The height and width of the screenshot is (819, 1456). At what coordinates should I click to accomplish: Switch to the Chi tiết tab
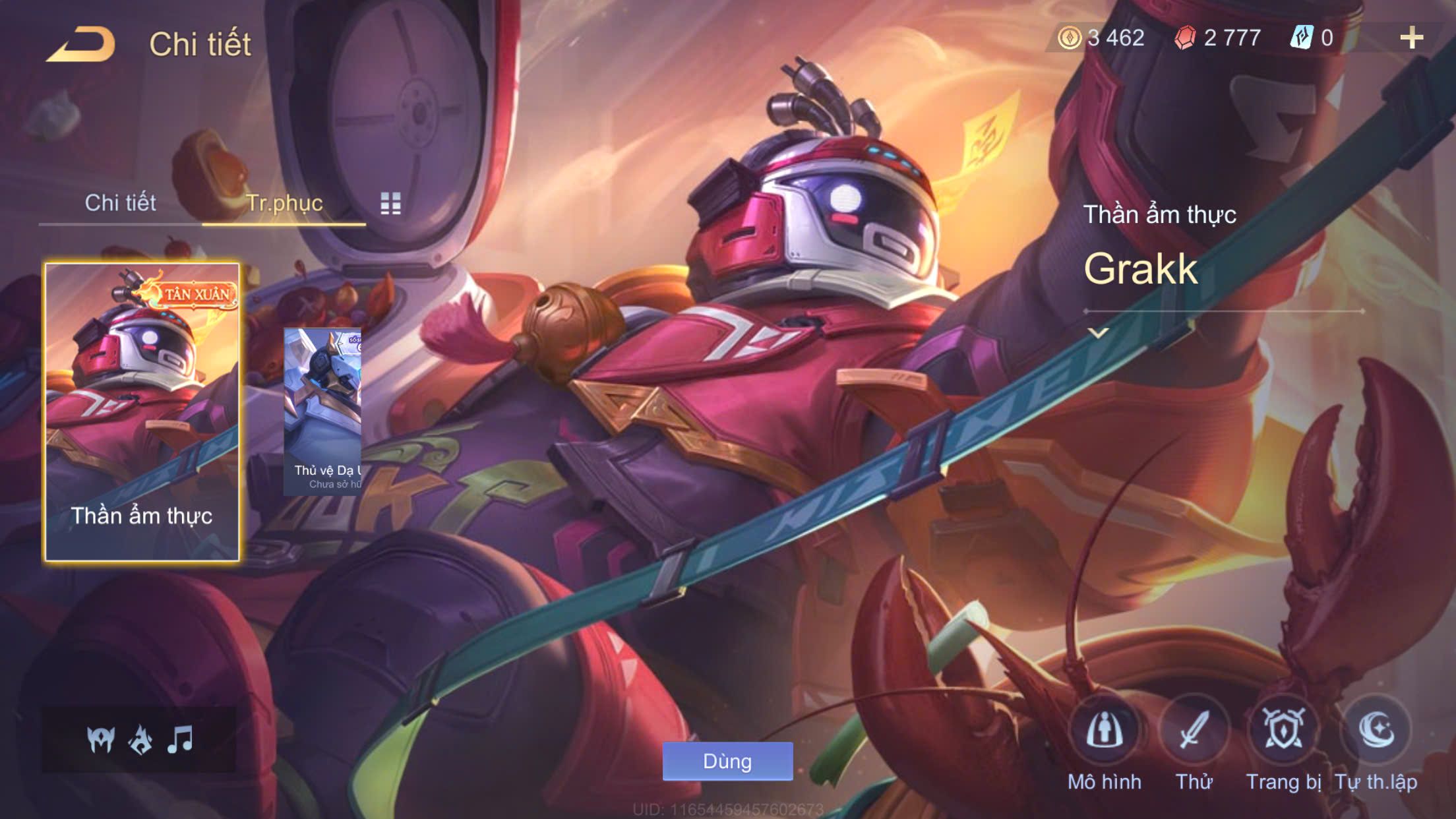(x=120, y=203)
